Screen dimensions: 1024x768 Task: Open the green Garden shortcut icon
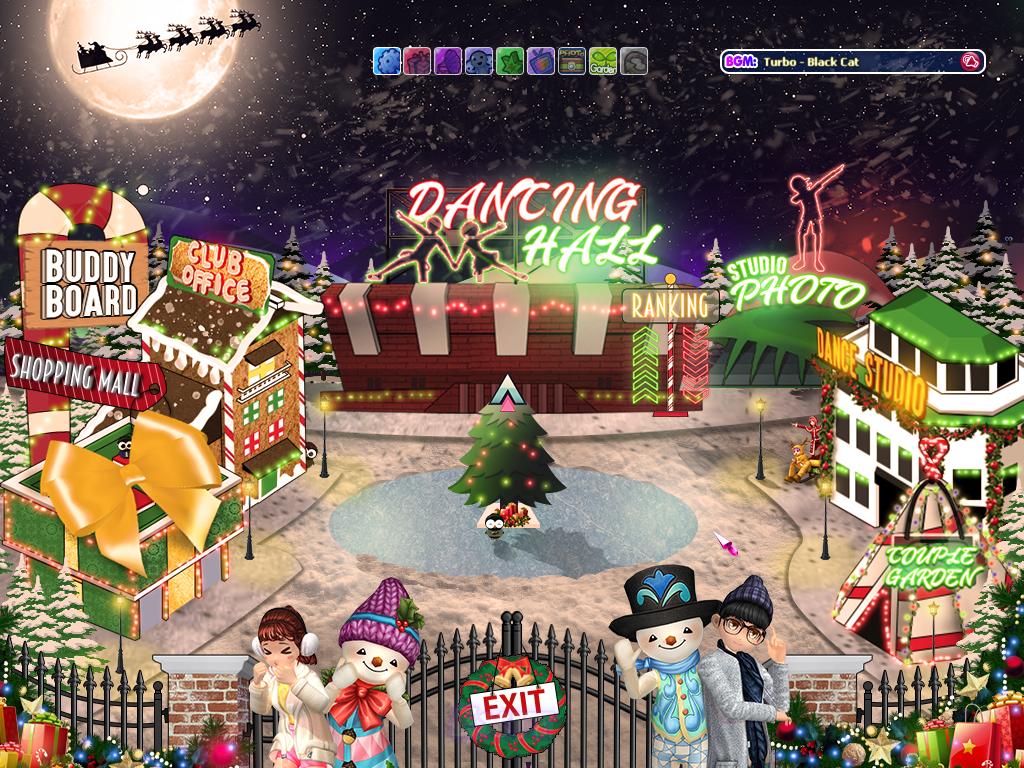[603, 61]
